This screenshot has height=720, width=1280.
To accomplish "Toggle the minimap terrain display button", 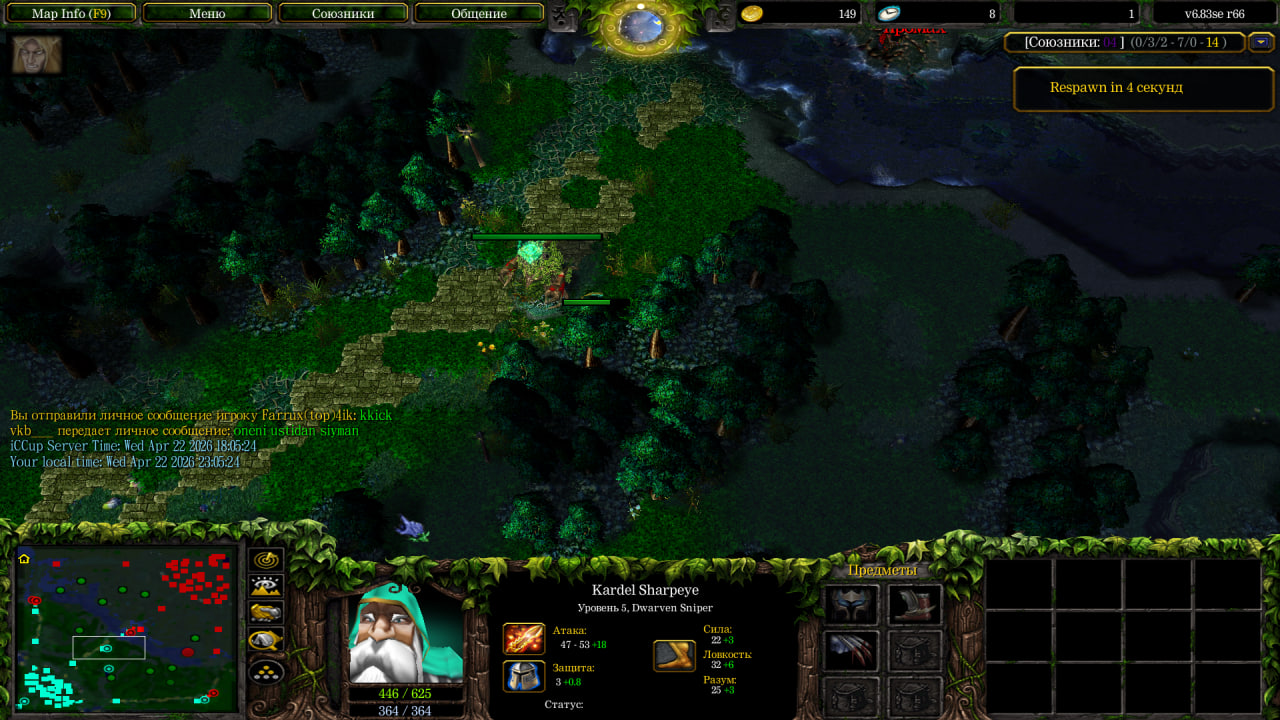I will [x=267, y=587].
